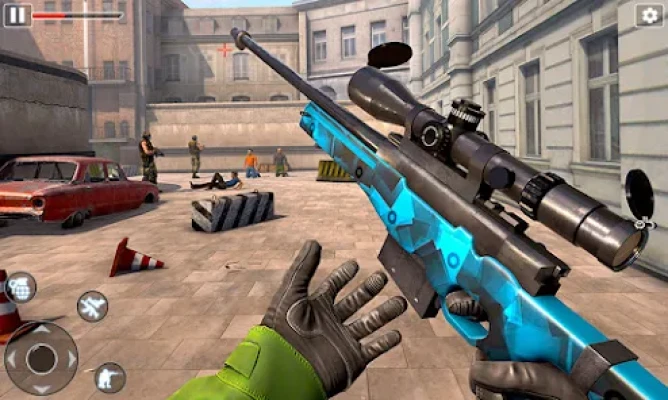Toggle the crouching soldier stance icon
Screen dimensions: 668x400
tap(109, 377)
